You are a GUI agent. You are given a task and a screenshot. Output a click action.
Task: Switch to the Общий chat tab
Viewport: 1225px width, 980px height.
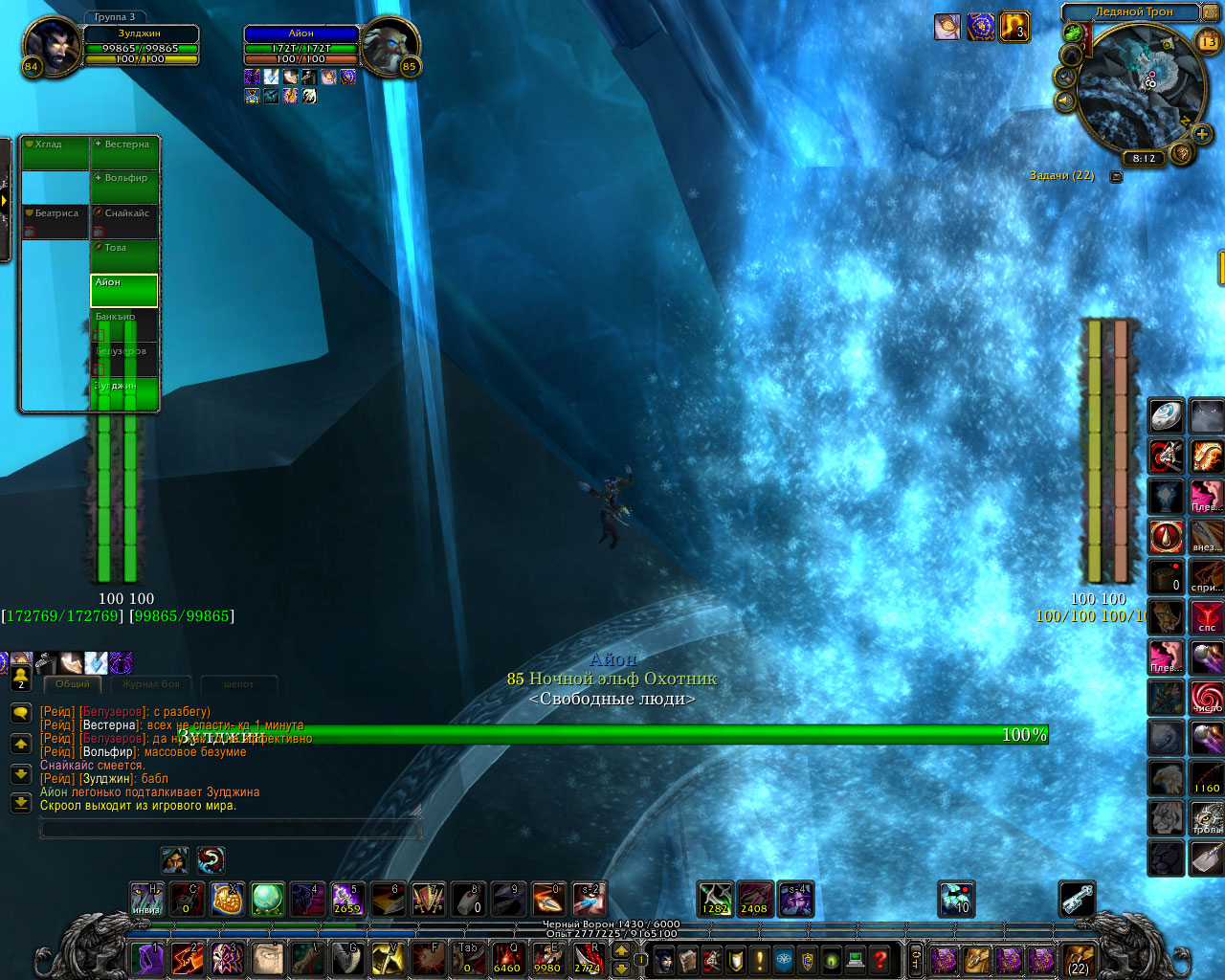(73, 684)
